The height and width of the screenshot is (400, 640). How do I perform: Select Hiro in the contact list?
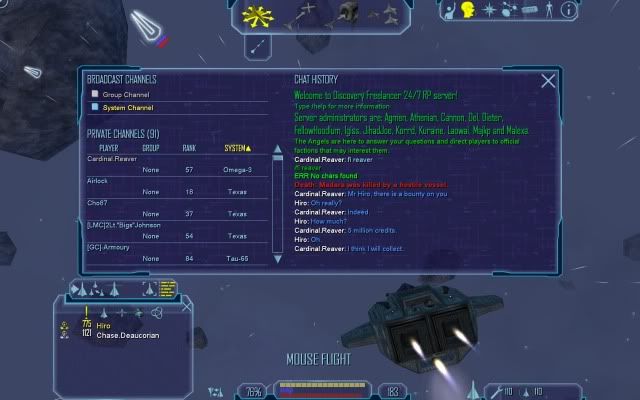click(x=103, y=326)
